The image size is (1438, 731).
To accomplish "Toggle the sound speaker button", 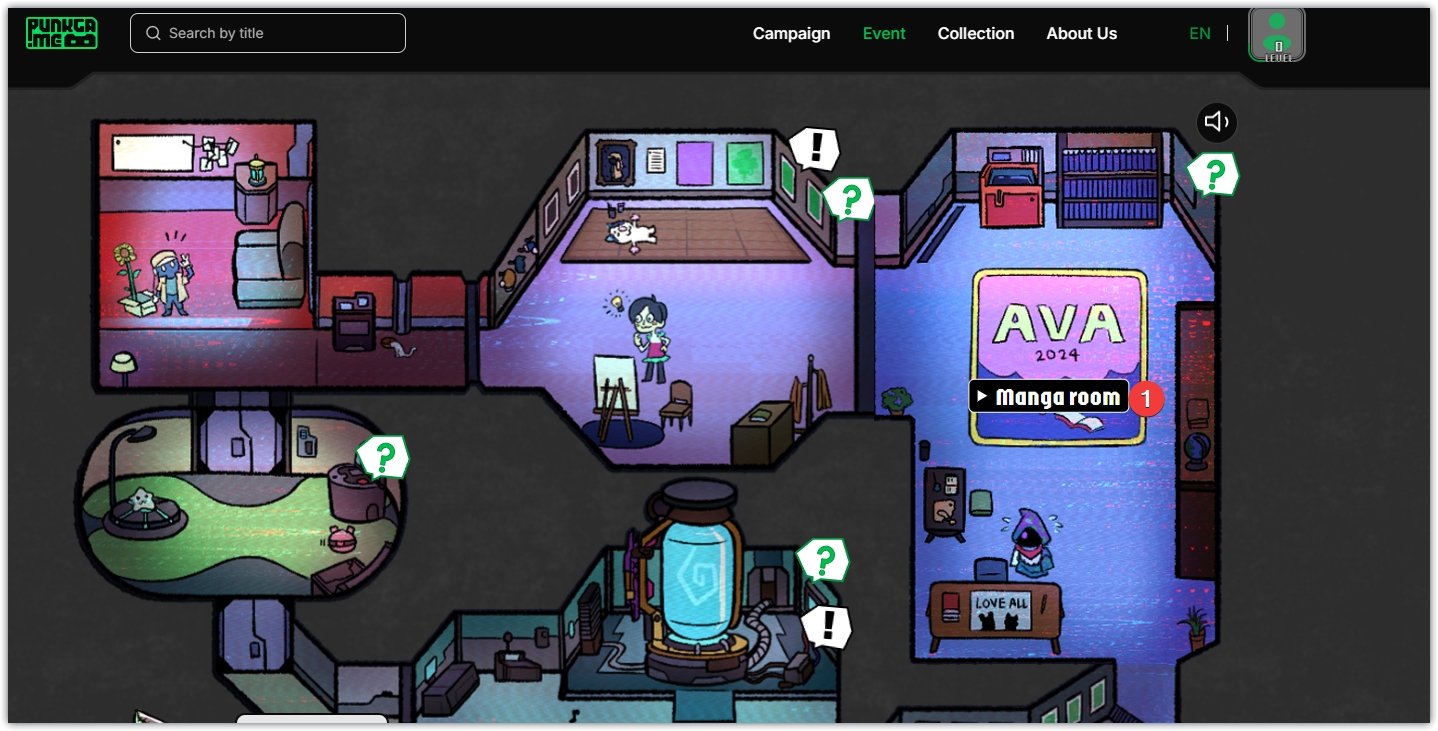I will click(1216, 122).
